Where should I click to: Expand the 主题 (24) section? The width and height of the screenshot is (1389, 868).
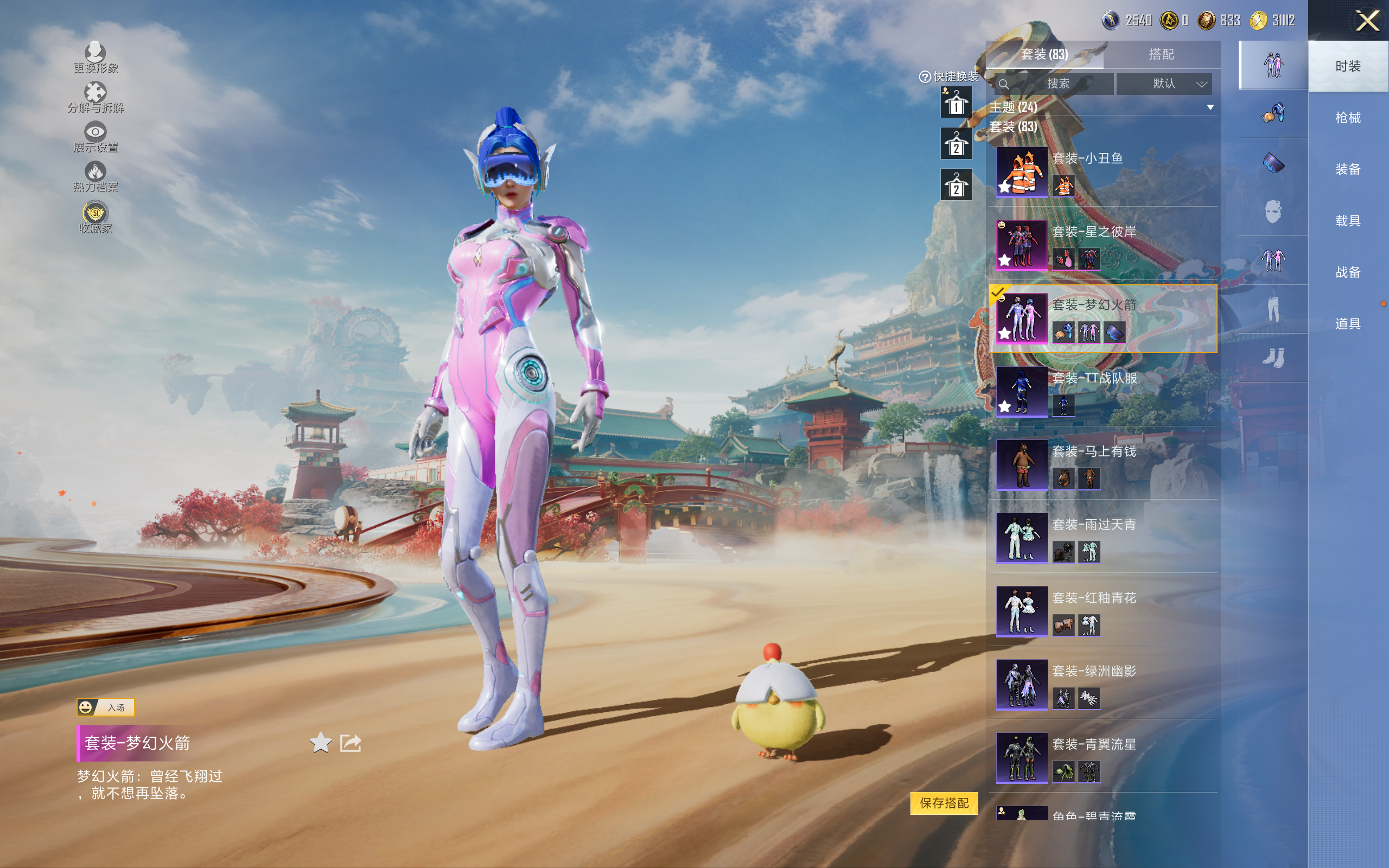click(x=1210, y=107)
